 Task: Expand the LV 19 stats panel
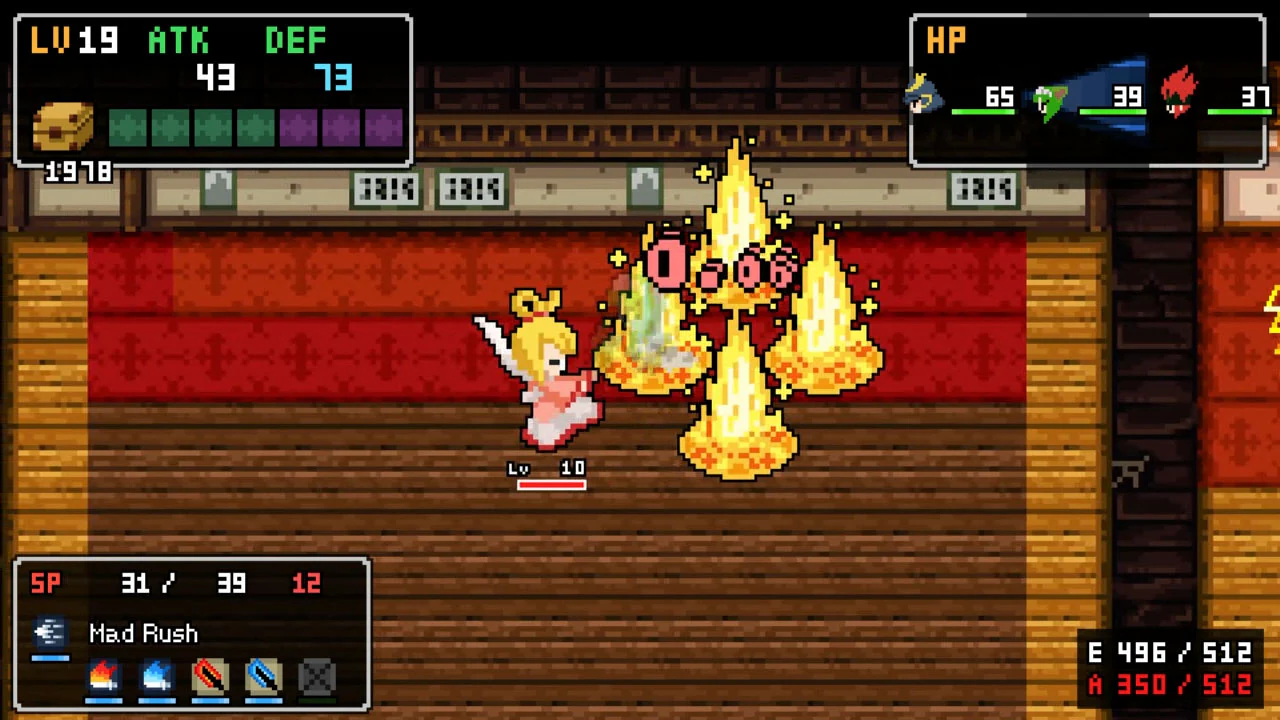point(210,90)
